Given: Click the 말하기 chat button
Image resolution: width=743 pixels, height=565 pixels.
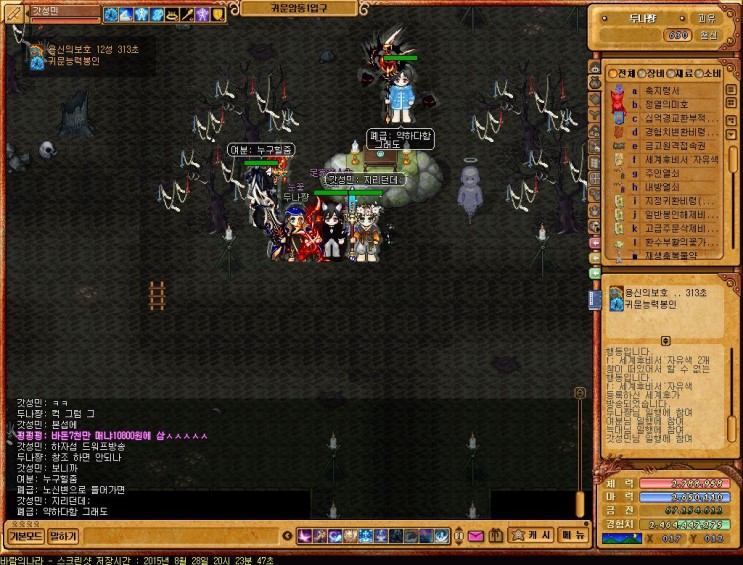Looking at the screenshot, I should 63,536.
